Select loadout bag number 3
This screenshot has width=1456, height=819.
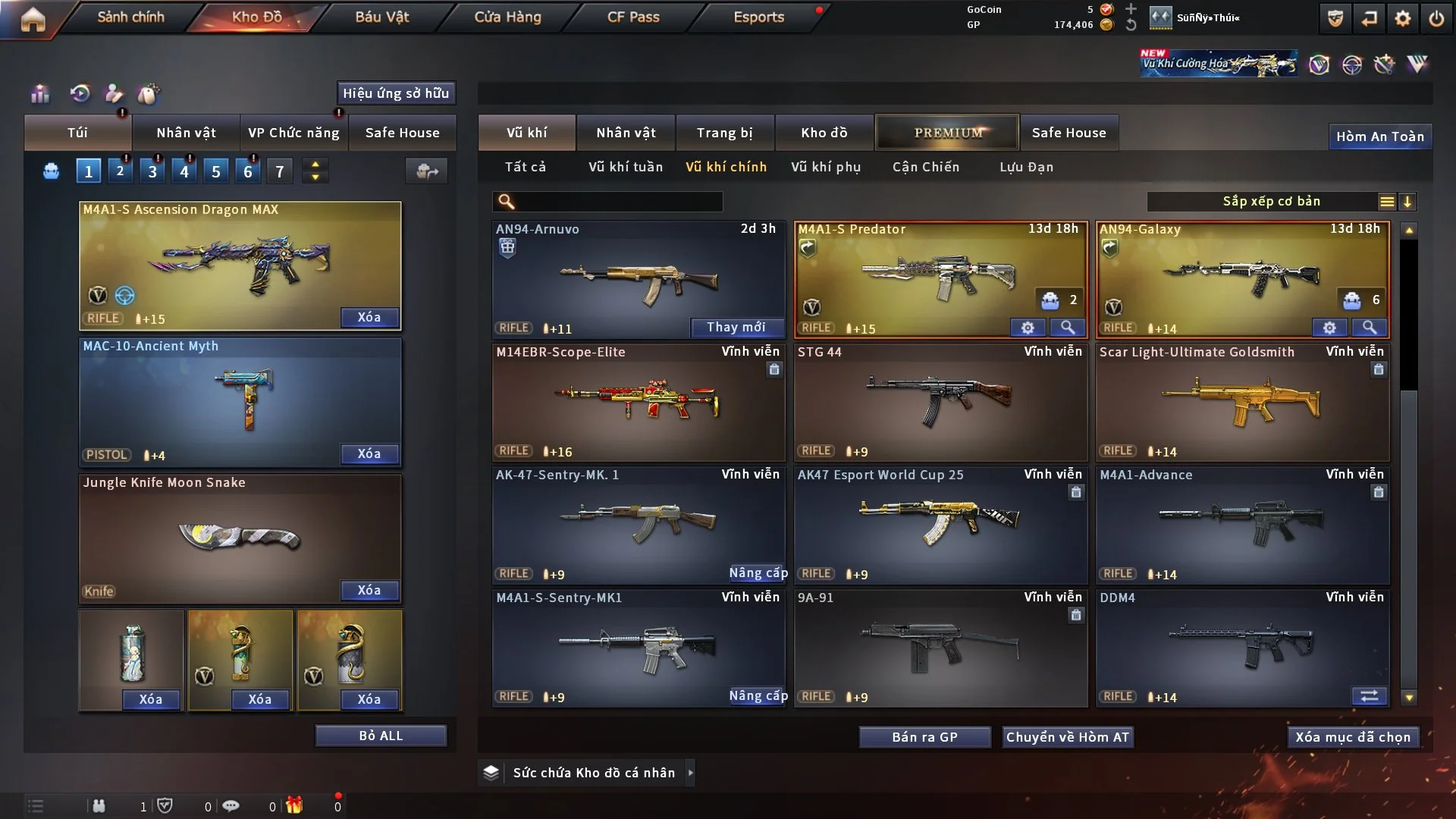152,171
